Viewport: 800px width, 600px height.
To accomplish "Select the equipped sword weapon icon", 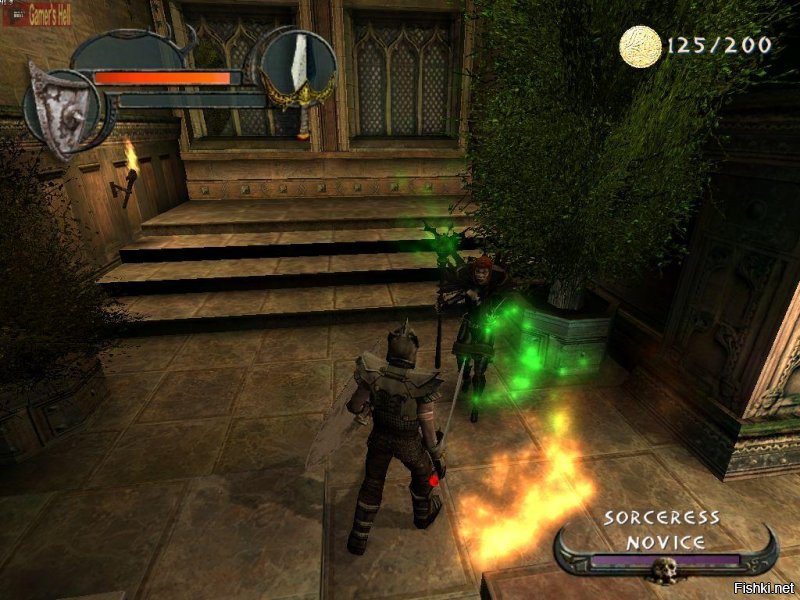I will pyautogui.click(x=297, y=68).
